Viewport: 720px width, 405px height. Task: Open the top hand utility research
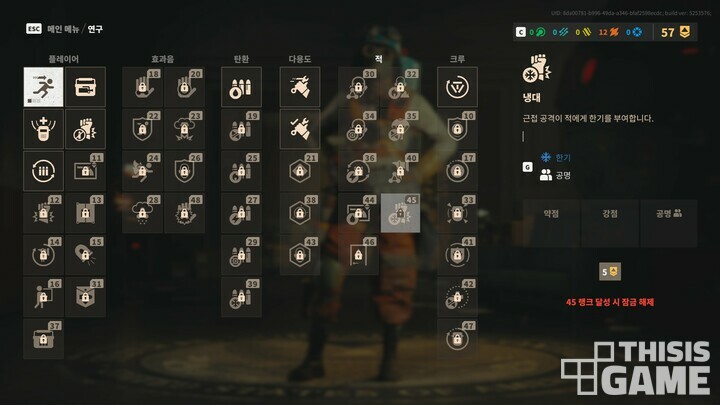[x=299, y=87]
